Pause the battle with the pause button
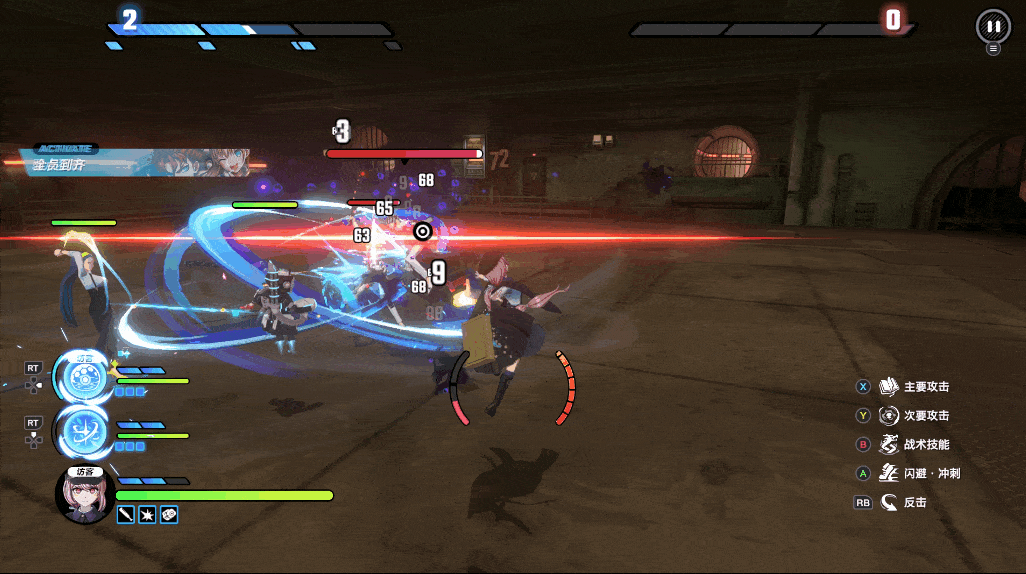Viewport: 1026px width, 574px height. coord(992,26)
